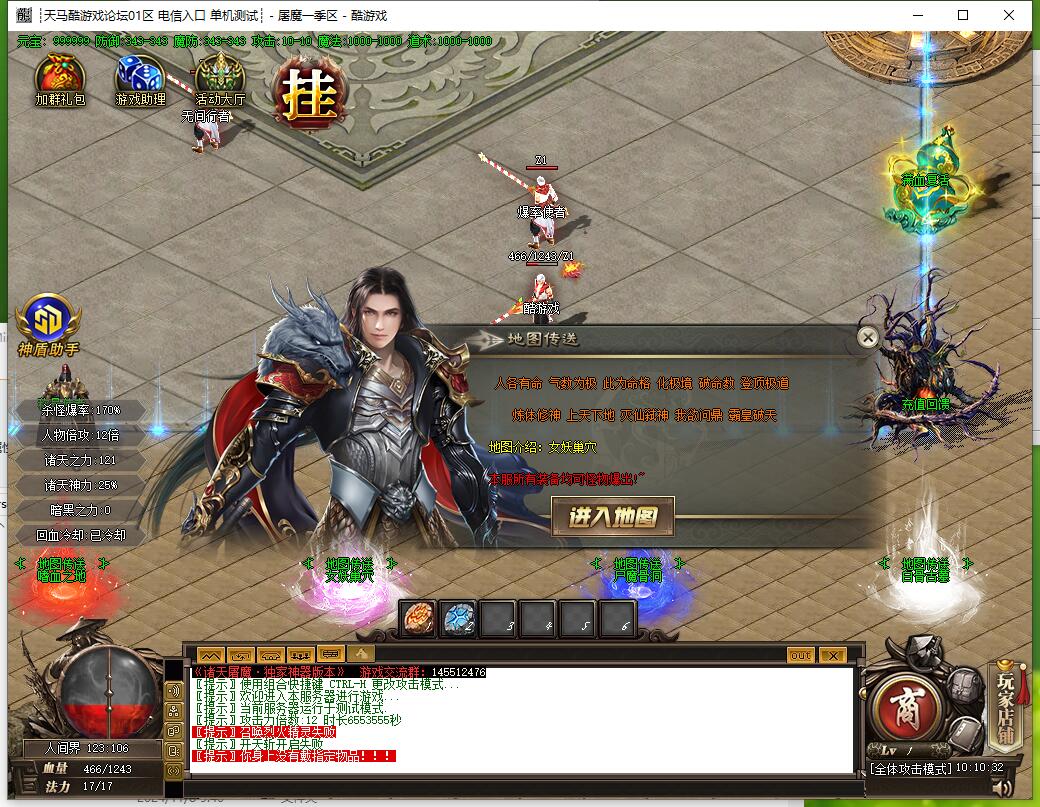
Task: Click the 杀怪爆率 stat row
Action: [x=80, y=410]
